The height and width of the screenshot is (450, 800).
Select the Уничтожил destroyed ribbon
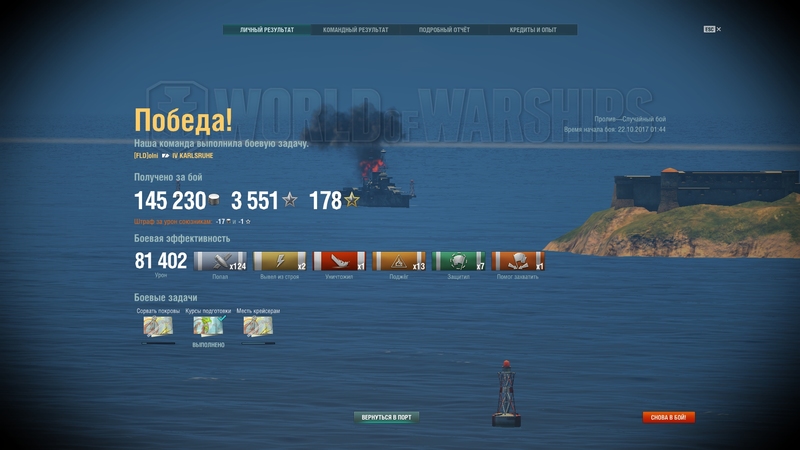click(339, 262)
